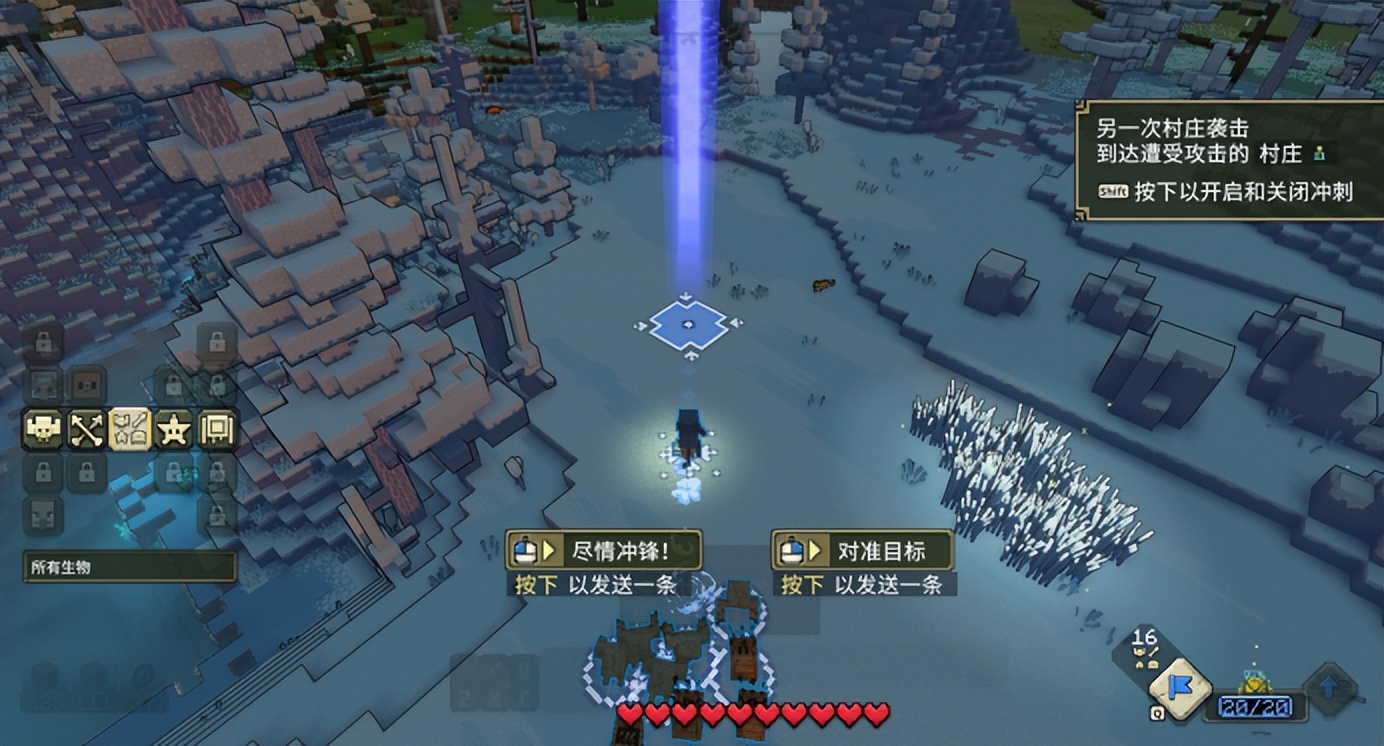Viewport: 1384px width, 746px height.
Task: Choose the crossed arrows ranged-unit icon
Action: (86, 430)
